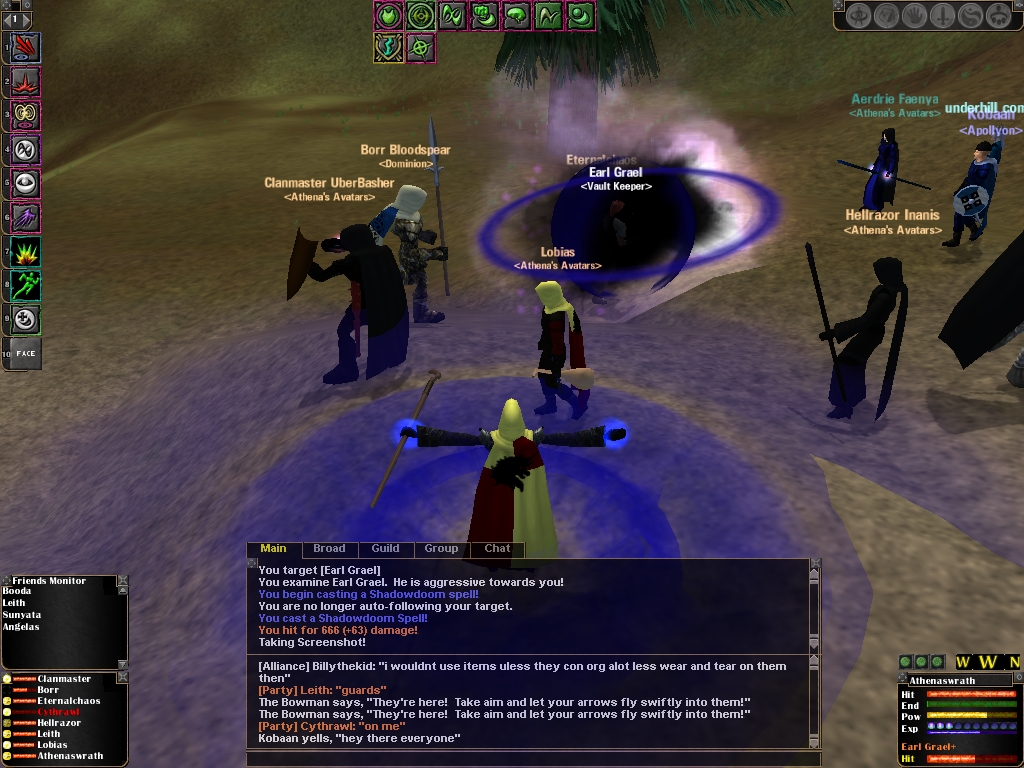
Task: Target Hellrazor in the group window
Action: tap(60, 723)
